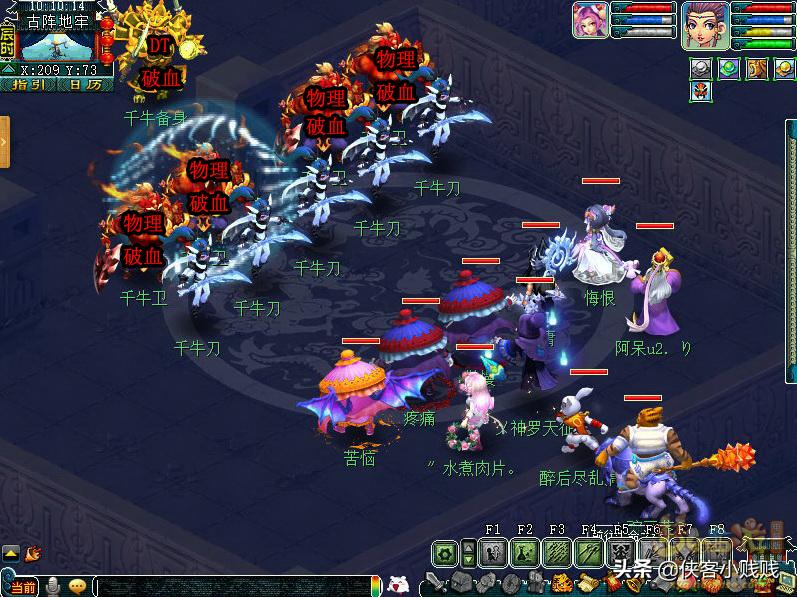This screenshot has width=797, height=597.
Task: Trigger the F3 hotbar skill
Action: click(557, 552)
